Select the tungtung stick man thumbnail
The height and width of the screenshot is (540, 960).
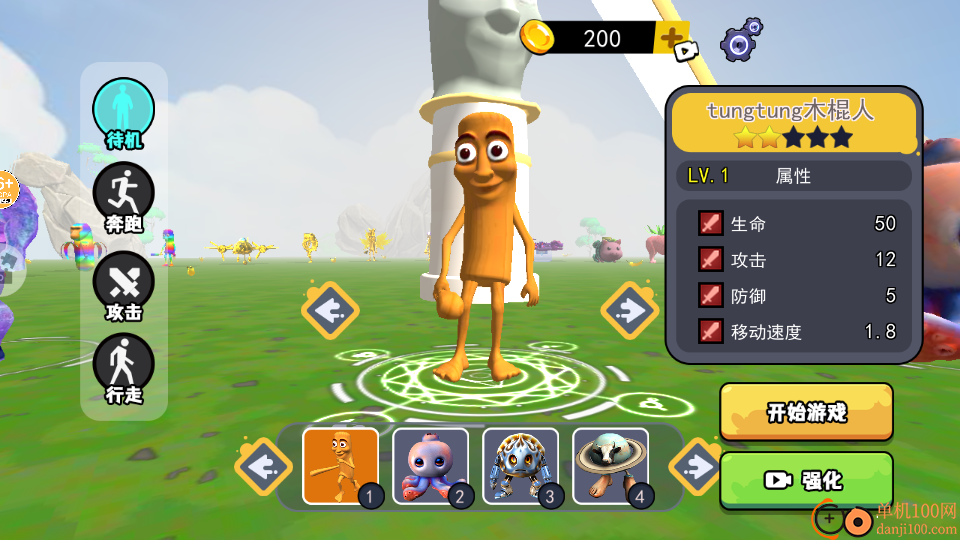point(341,466)
